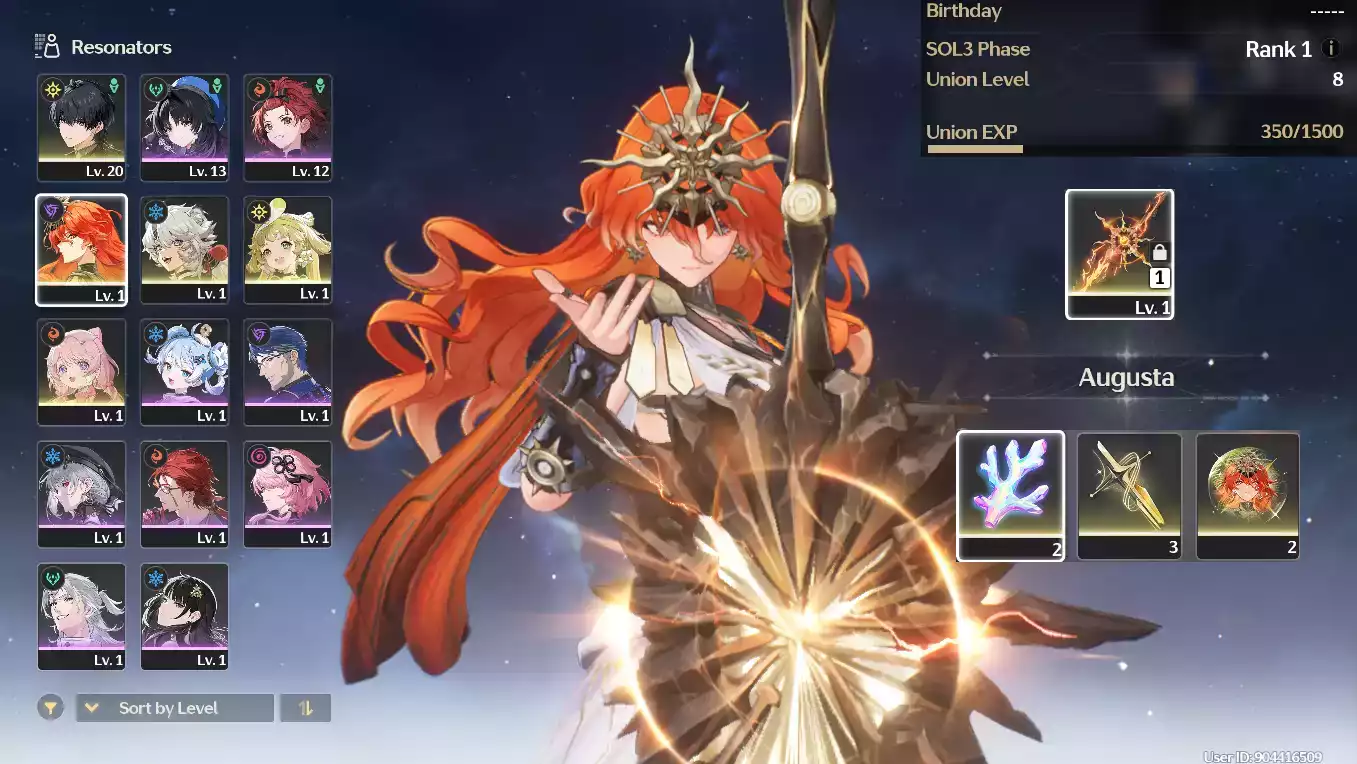Select the golden blade material slot
1357x764 pixels.
[1129, 495]
